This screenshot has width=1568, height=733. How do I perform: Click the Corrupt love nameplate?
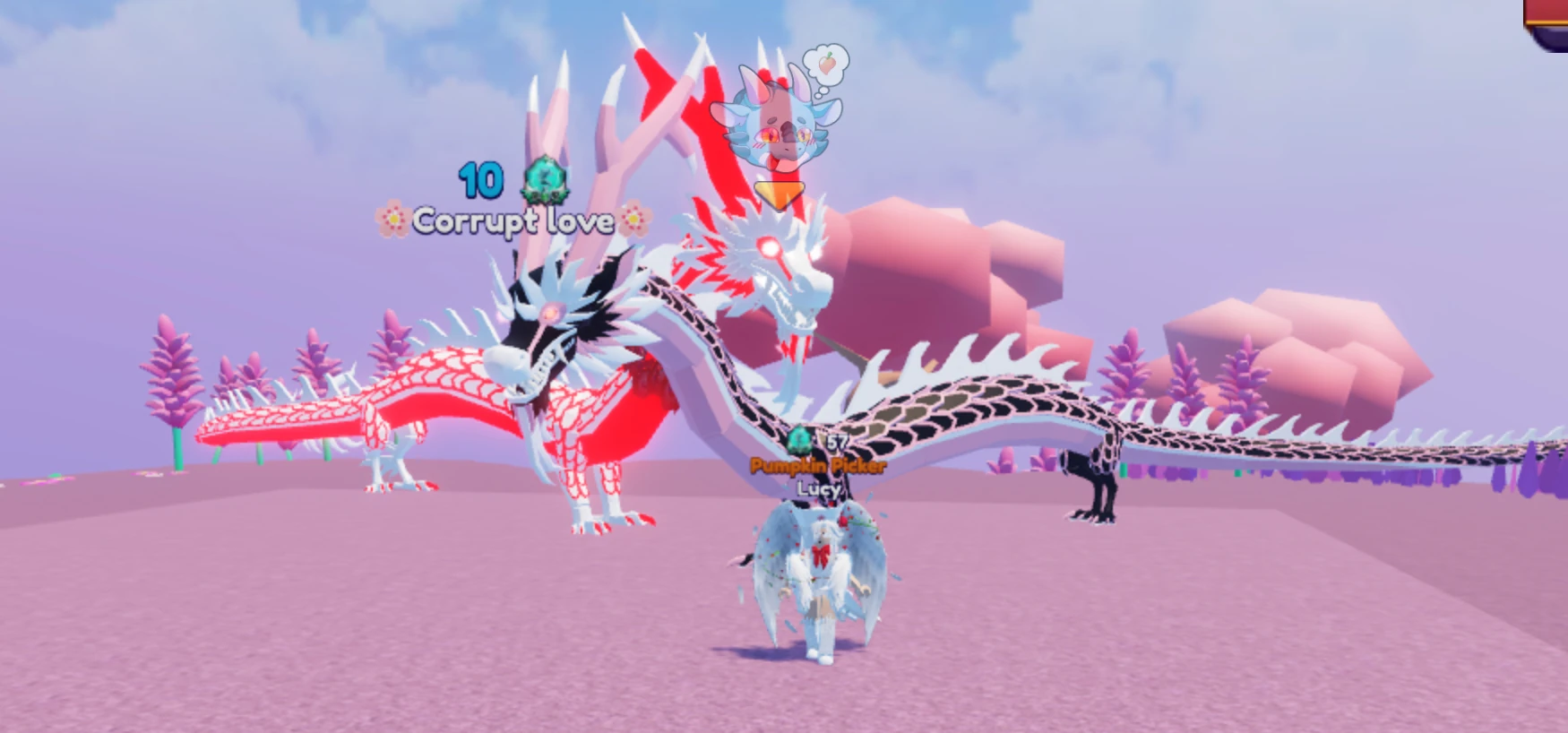515,220
